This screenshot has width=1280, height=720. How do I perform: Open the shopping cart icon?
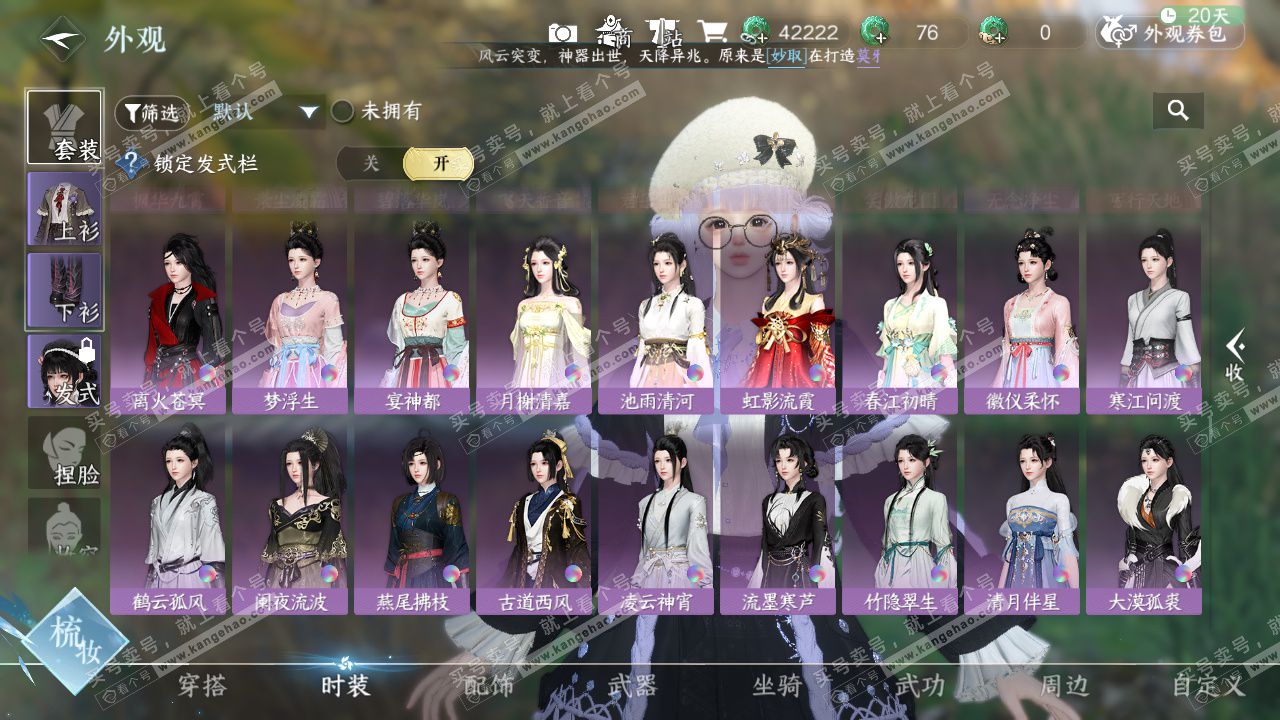[x=712, y=33]
